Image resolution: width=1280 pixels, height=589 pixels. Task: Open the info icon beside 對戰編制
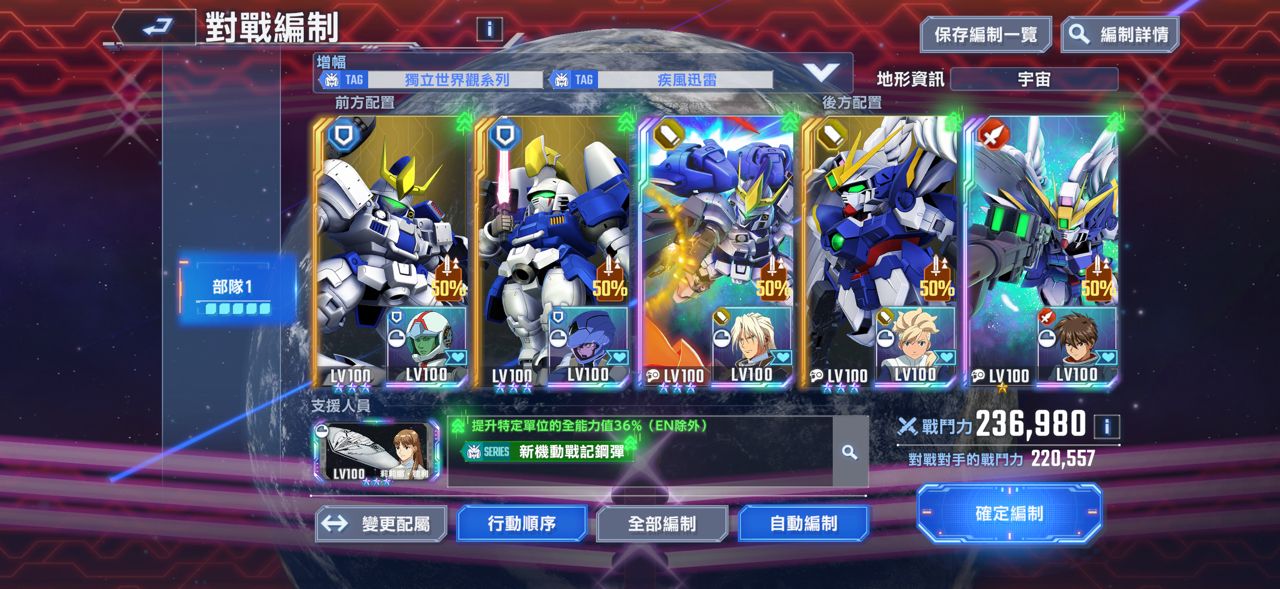pyautogui.click(x=489, y=28)
